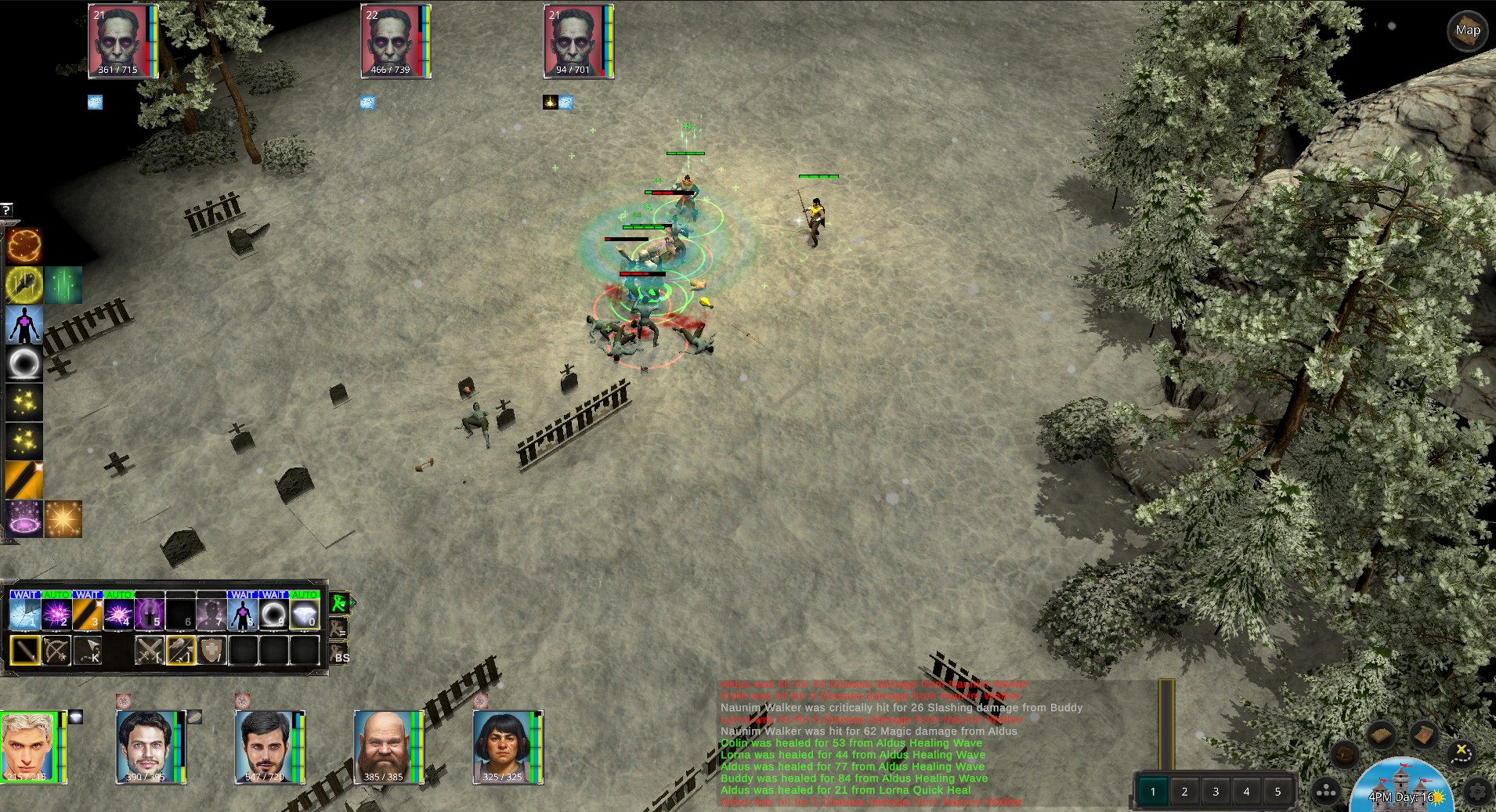This screenshot has height=812, width=1496.
Task: Toggle the green running figure movement mode
Action: pyautogui.click(x=339, y=603)
